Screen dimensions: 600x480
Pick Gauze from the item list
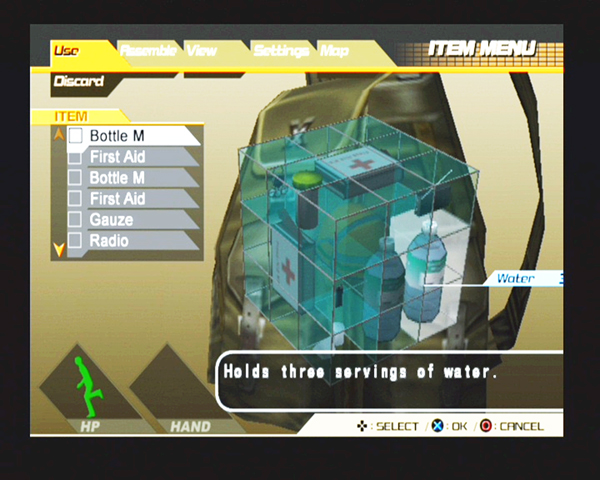(x=111, y=219)
